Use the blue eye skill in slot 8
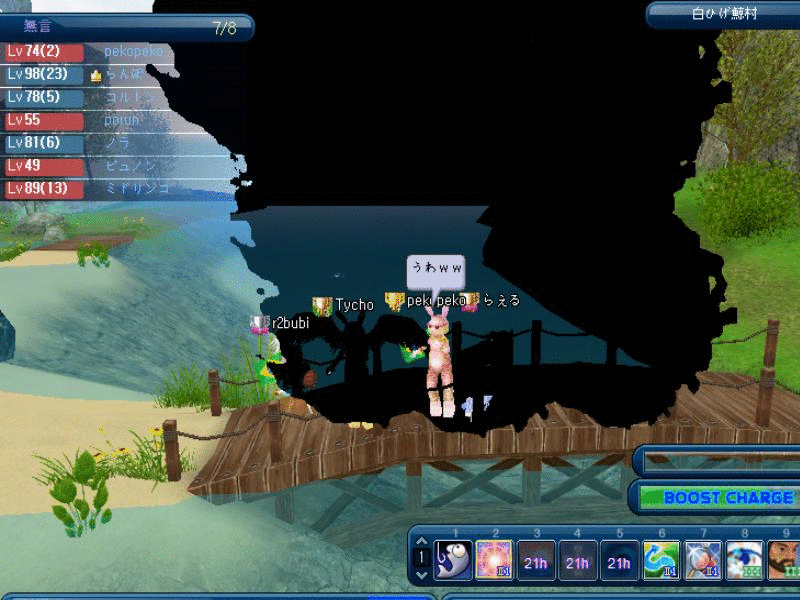This screenshot has width=800, height=600. click(745, 561)
